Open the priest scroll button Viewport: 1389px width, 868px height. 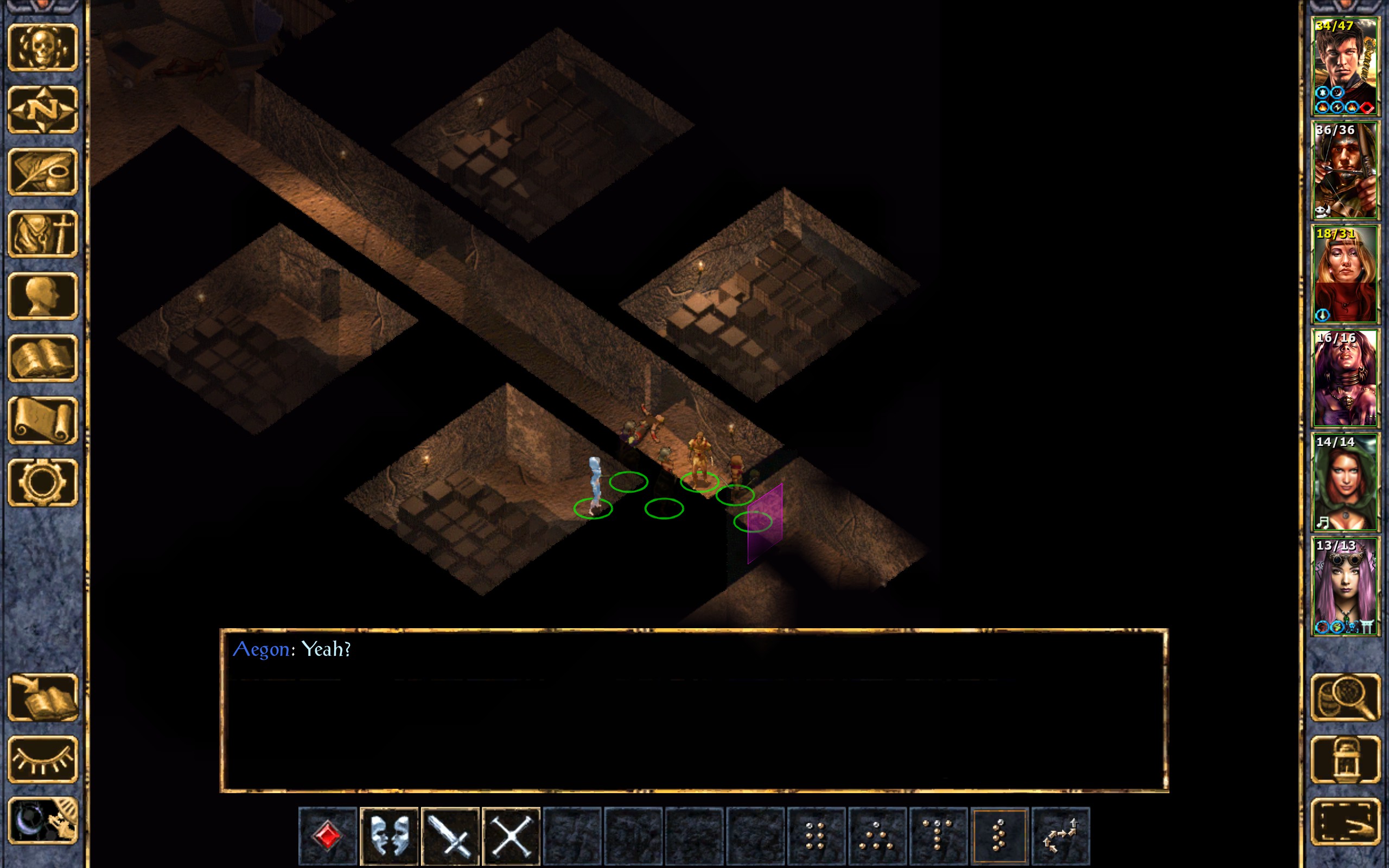point(43,420)
